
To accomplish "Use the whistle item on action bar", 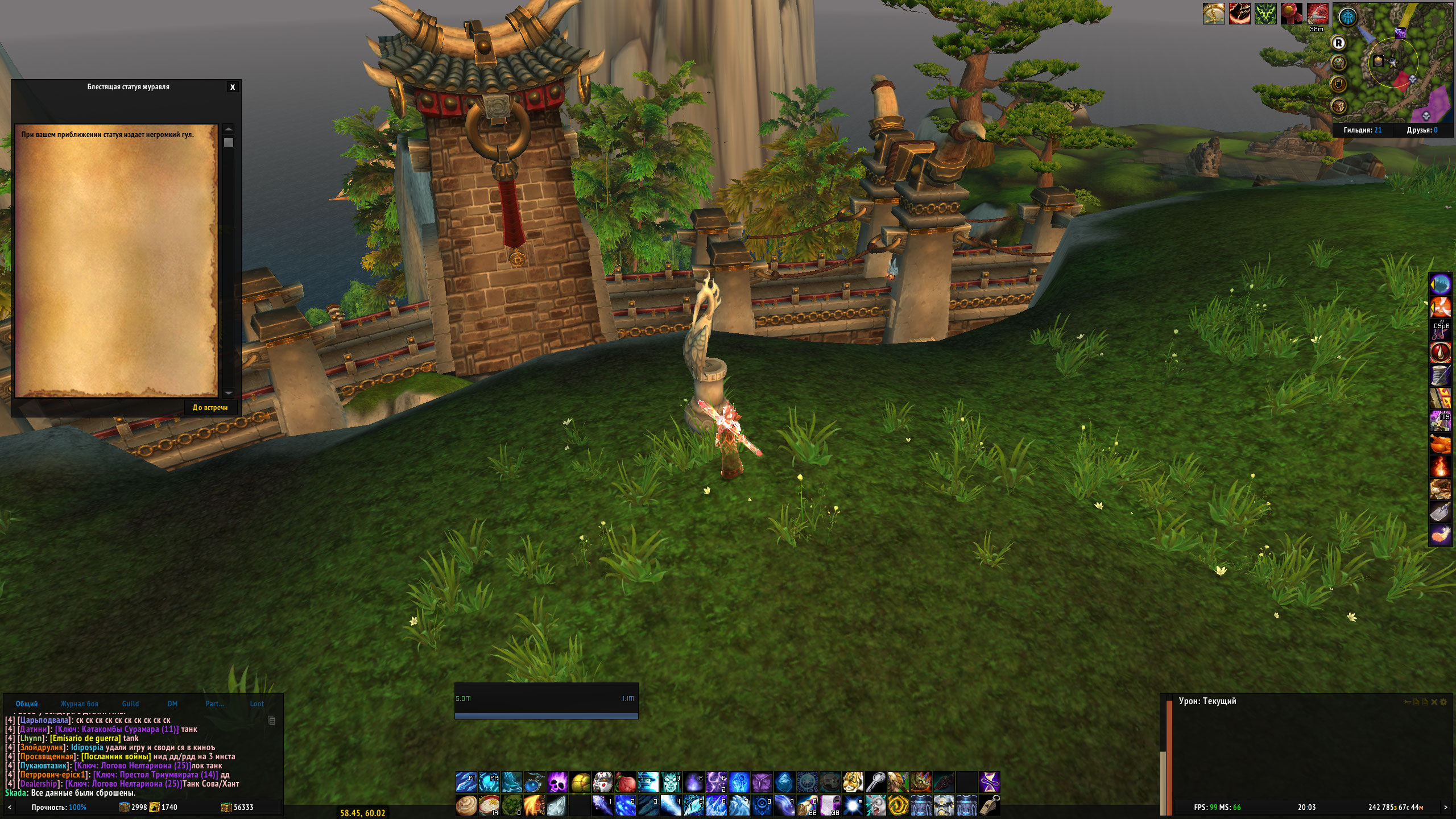I will click(x=990, y=805).
